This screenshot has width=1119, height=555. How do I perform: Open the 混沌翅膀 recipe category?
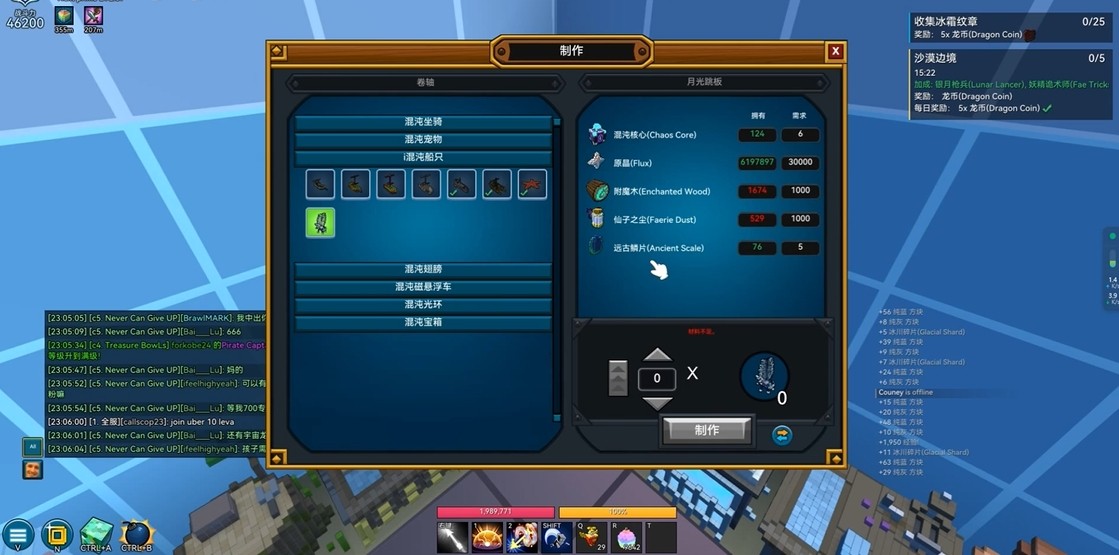(x=423, y=269)
